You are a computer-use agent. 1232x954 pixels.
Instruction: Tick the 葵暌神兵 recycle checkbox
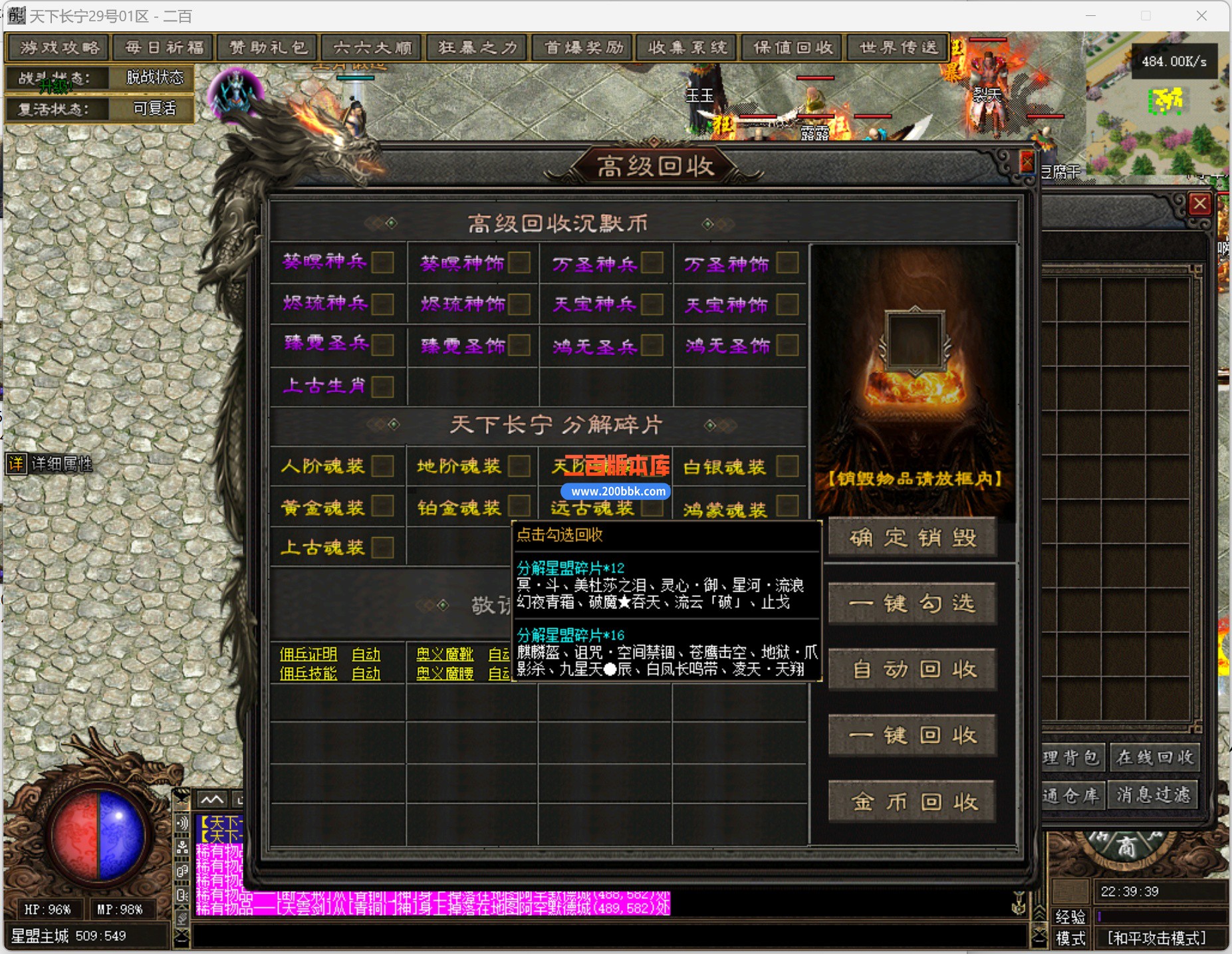tap(382, 263)
